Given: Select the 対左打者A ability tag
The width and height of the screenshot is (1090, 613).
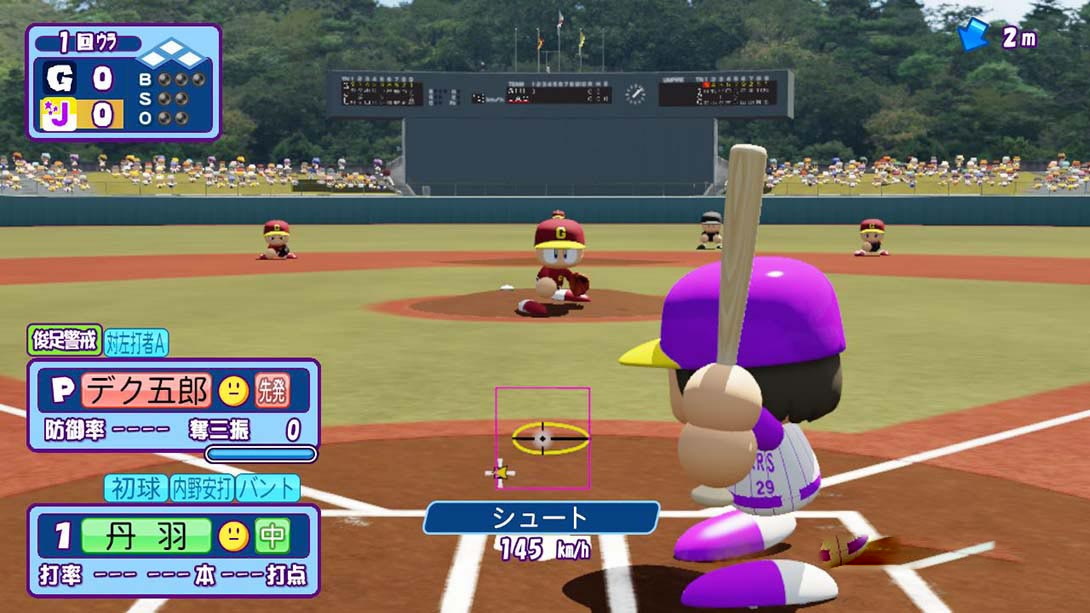Looking at the screenshot, I should [x=136, y=342].
